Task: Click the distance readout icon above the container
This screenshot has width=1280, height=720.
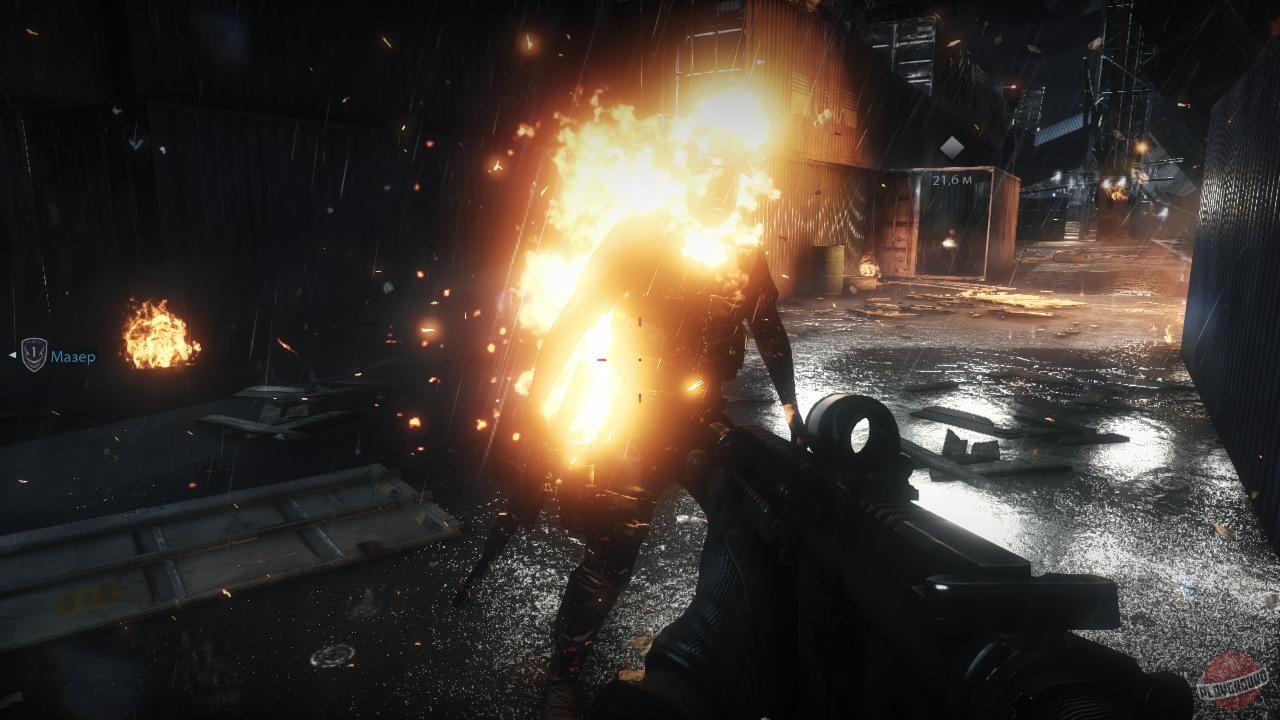Action: (950, 148)
